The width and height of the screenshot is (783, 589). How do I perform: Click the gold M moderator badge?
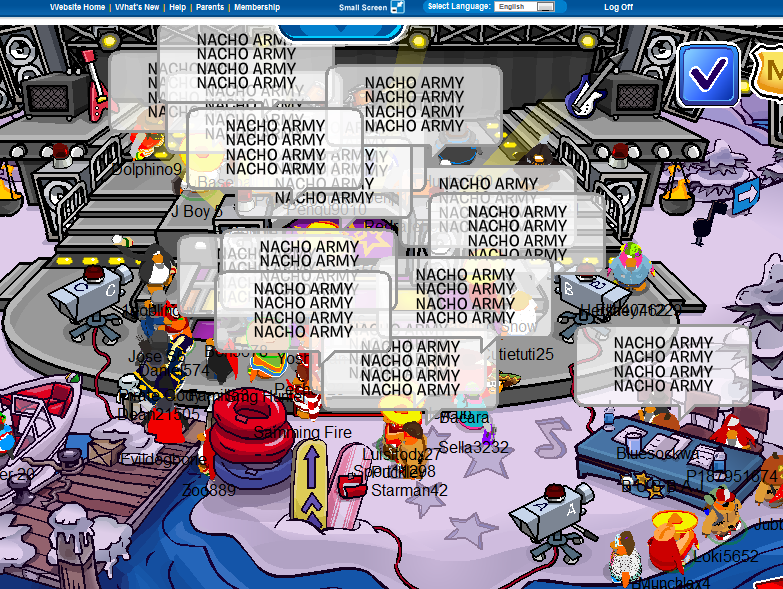click(x=771, y=72)
